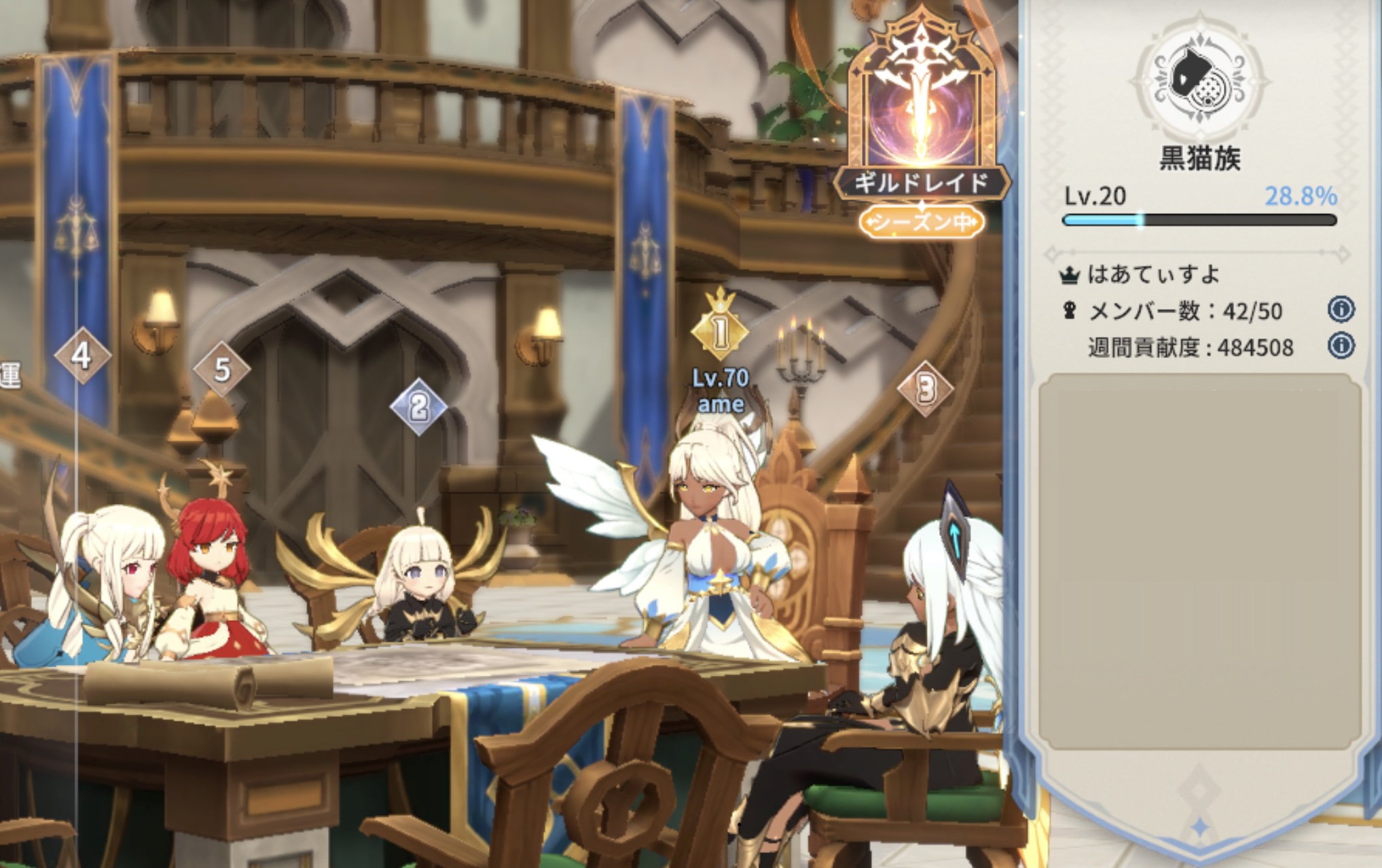
Task: Tap the 黒猫族 guild emblem
Action: (x=1199, y=79)
